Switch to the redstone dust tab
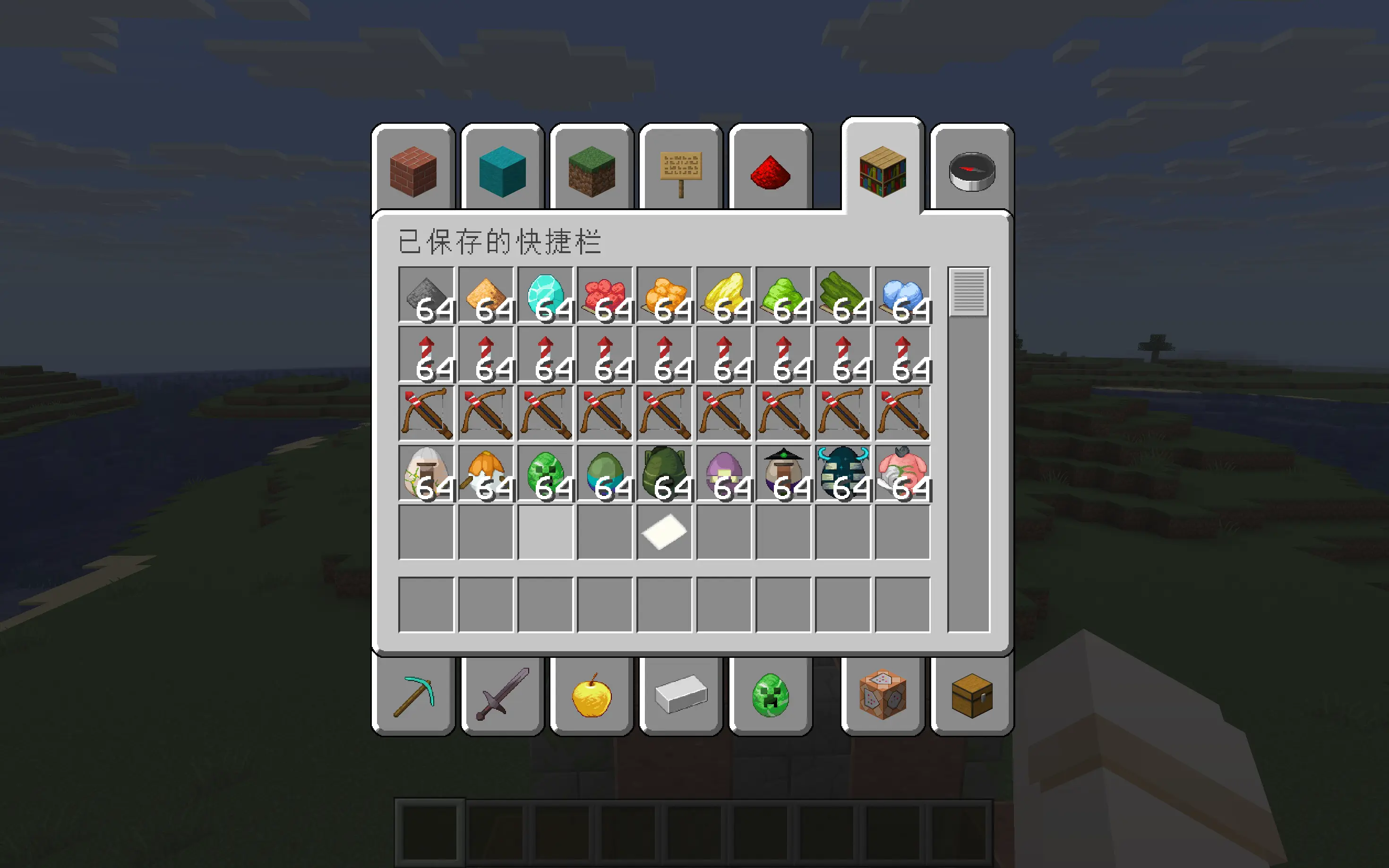The width and height of the screenshot is (1389, 868). pos(770,171)
